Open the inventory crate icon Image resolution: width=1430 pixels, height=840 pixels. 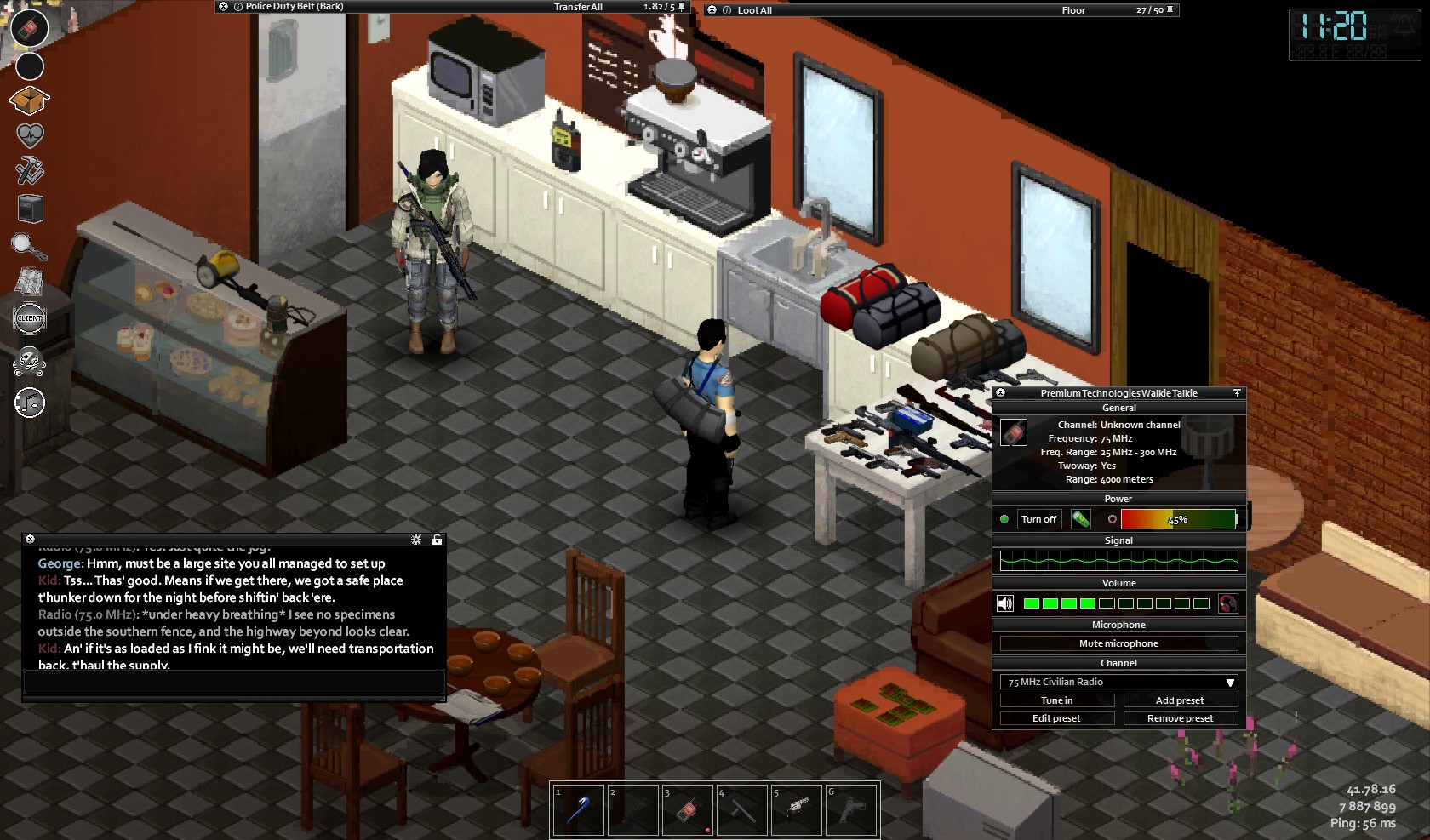(30, 100)
